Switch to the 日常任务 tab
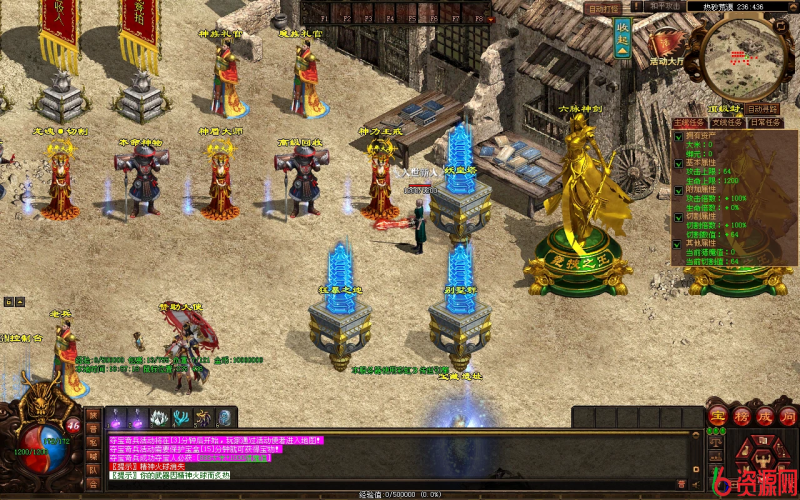The image size is (800, 500). 764,122
